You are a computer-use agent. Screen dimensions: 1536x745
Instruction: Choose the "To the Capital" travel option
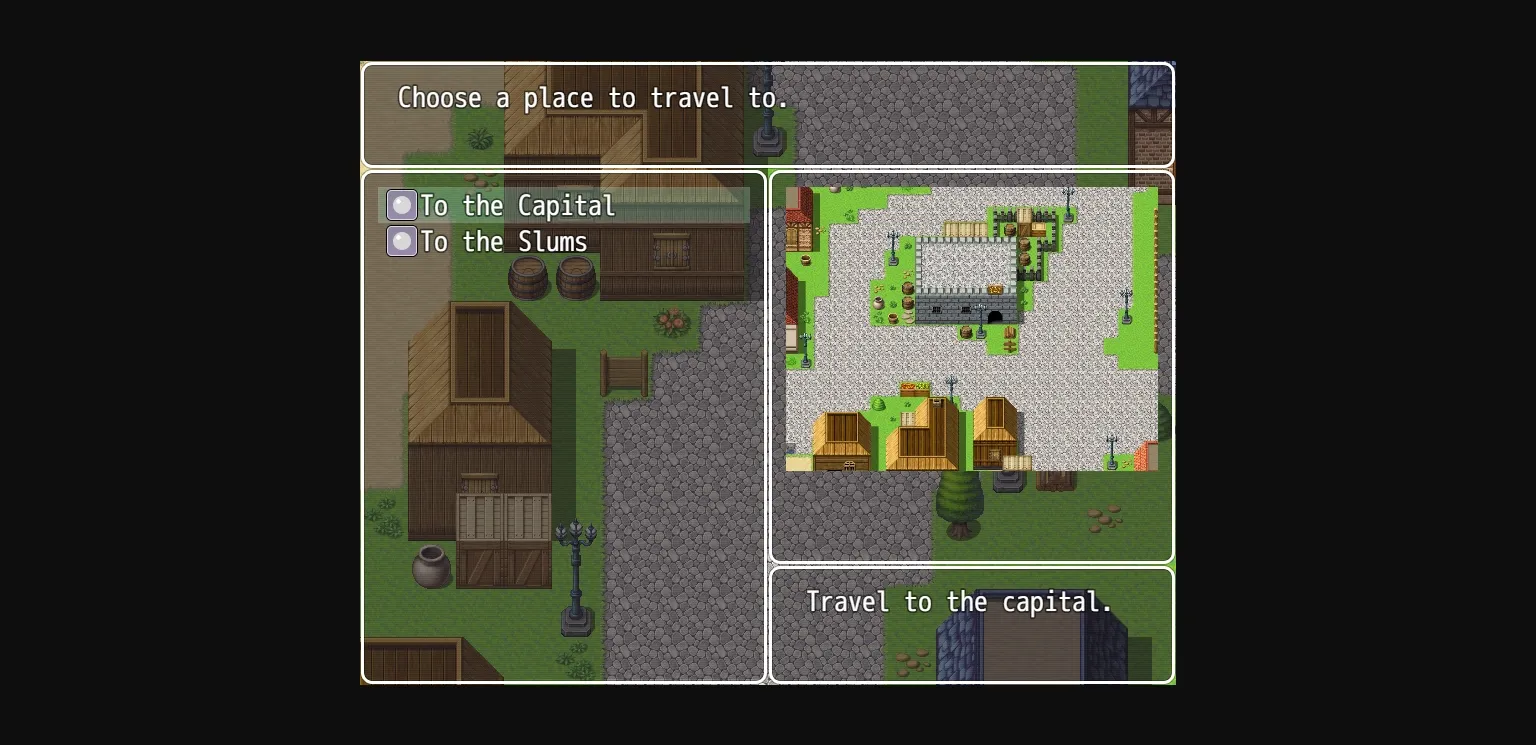517,206
